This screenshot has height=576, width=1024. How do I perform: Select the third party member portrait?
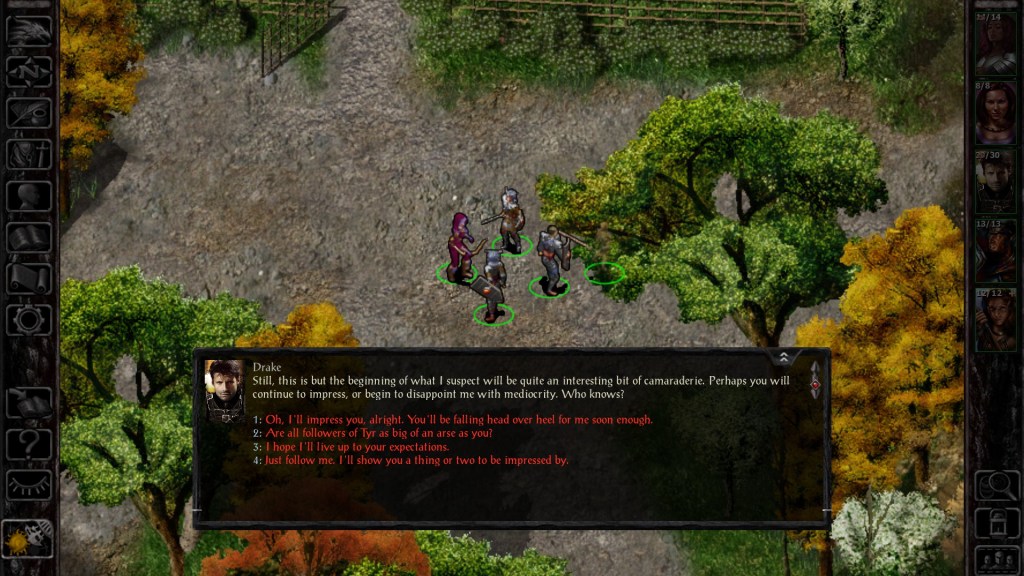(996, 181)
